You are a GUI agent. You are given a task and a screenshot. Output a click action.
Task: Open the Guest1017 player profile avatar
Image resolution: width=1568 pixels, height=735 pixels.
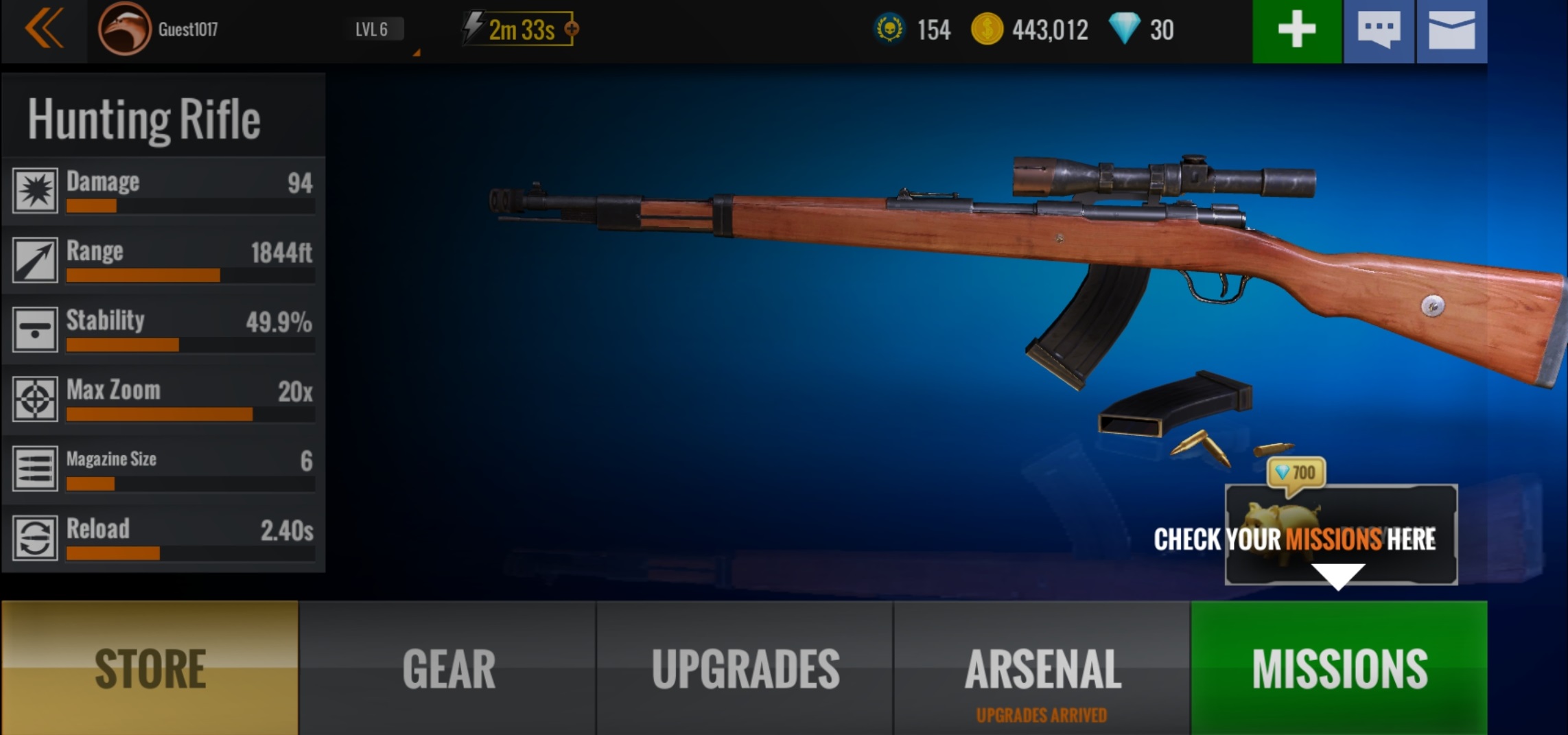[x=124, y=30]
